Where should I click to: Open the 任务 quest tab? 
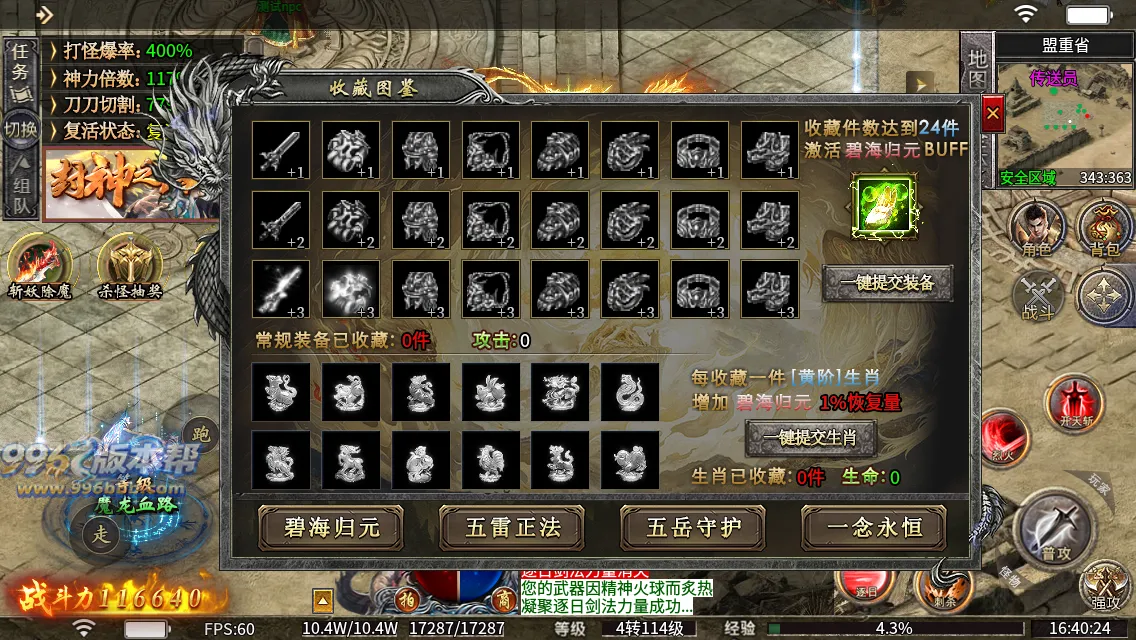coord(20,70)
